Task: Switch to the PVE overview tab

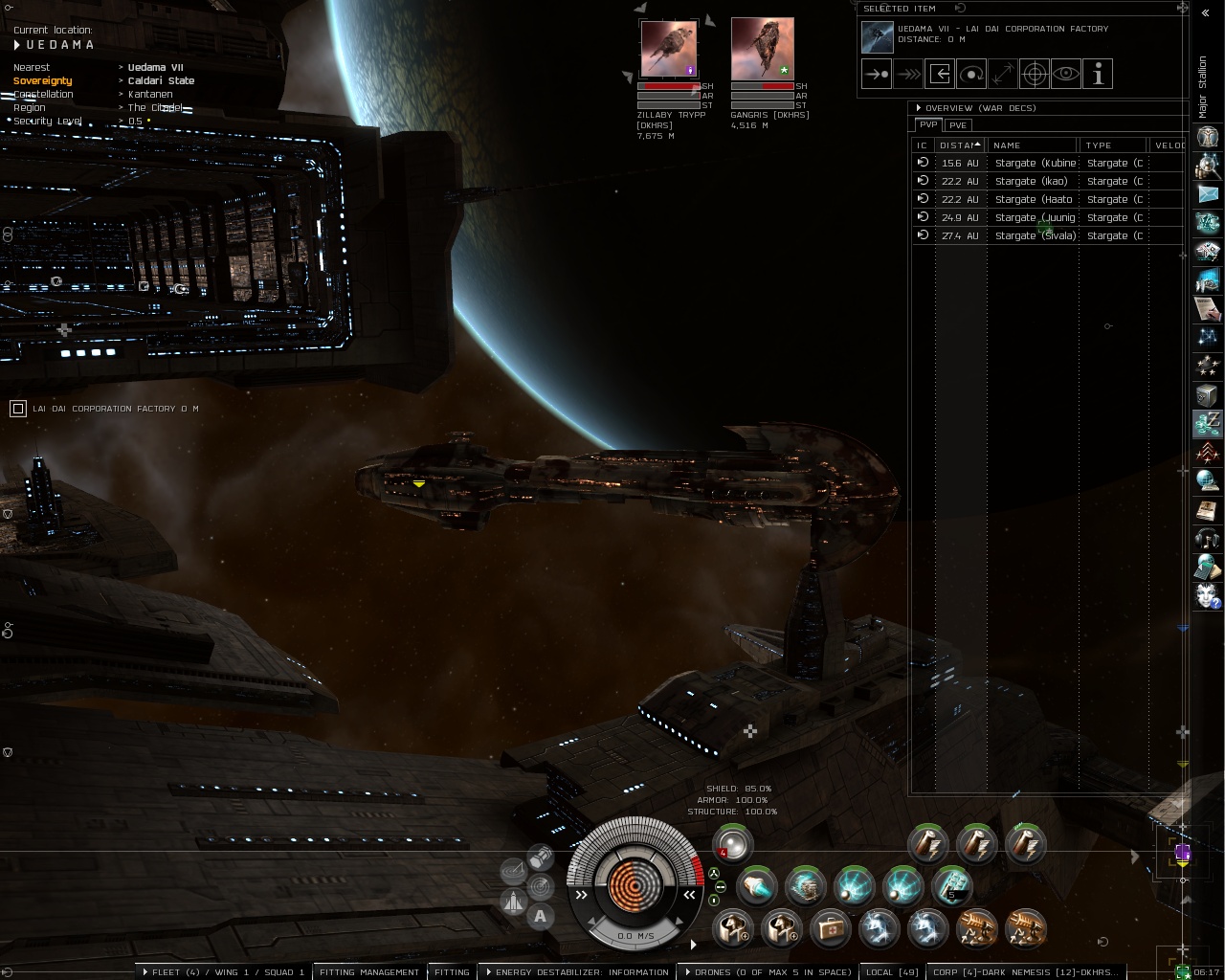Action: click(958, 125)
